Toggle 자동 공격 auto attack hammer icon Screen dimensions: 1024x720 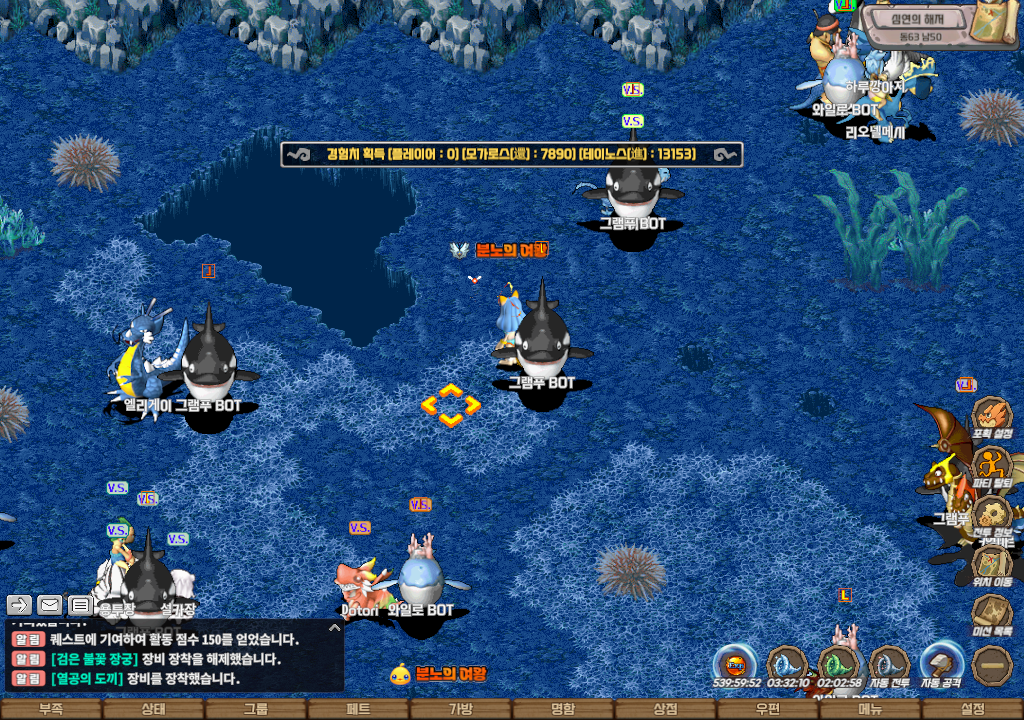coord(941,664)
